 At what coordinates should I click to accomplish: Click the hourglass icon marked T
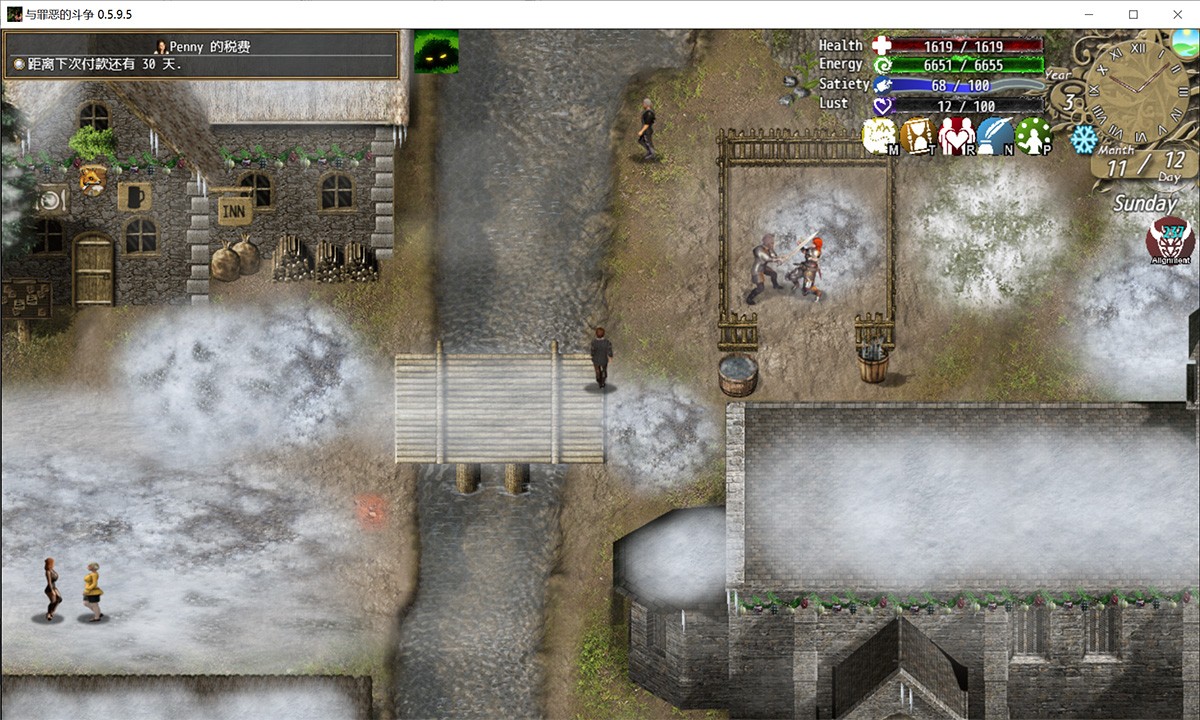pyautogui.click(x=917, y=136)
